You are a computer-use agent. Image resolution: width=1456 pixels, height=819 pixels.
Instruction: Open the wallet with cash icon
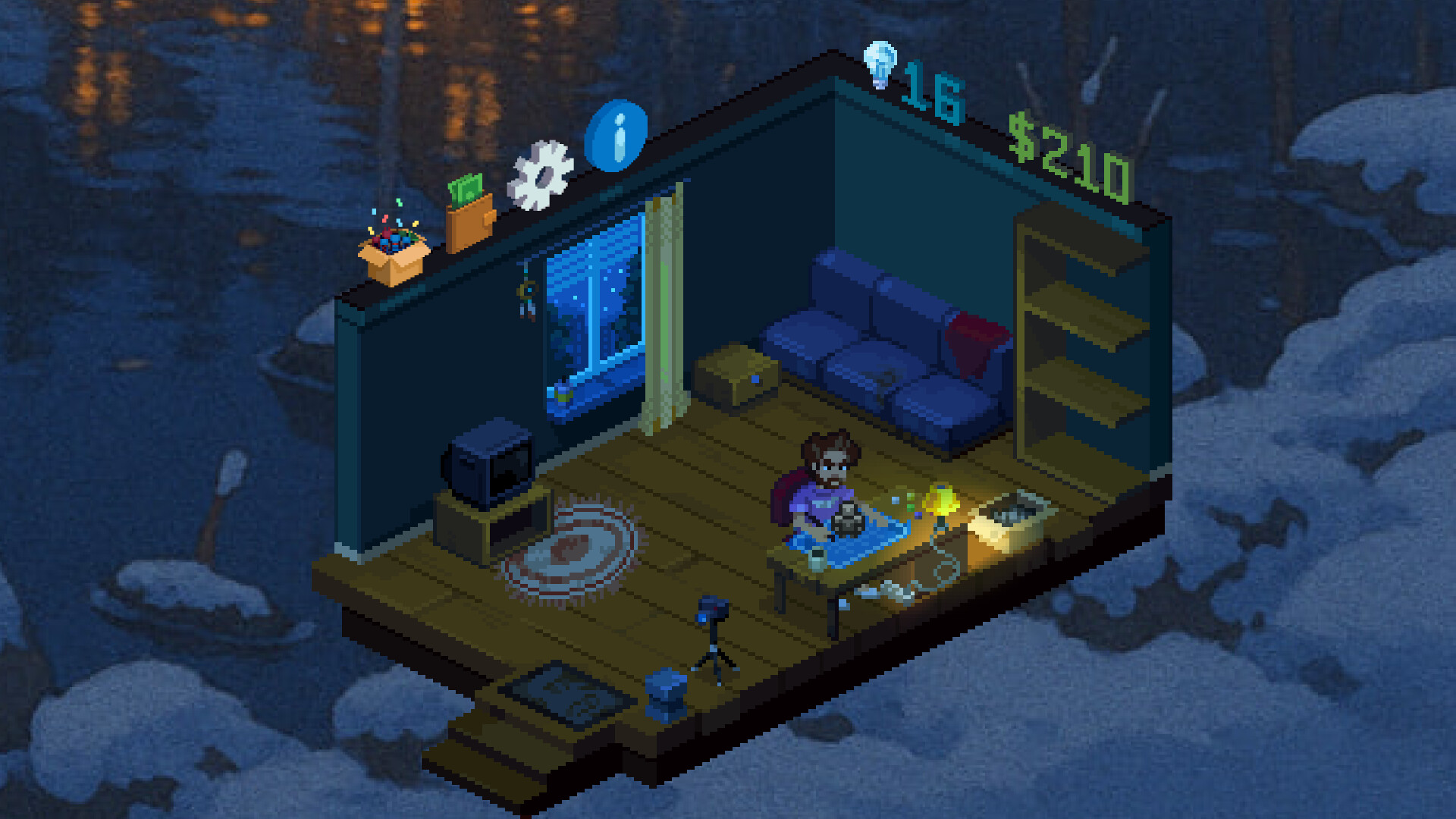[469, 212]
